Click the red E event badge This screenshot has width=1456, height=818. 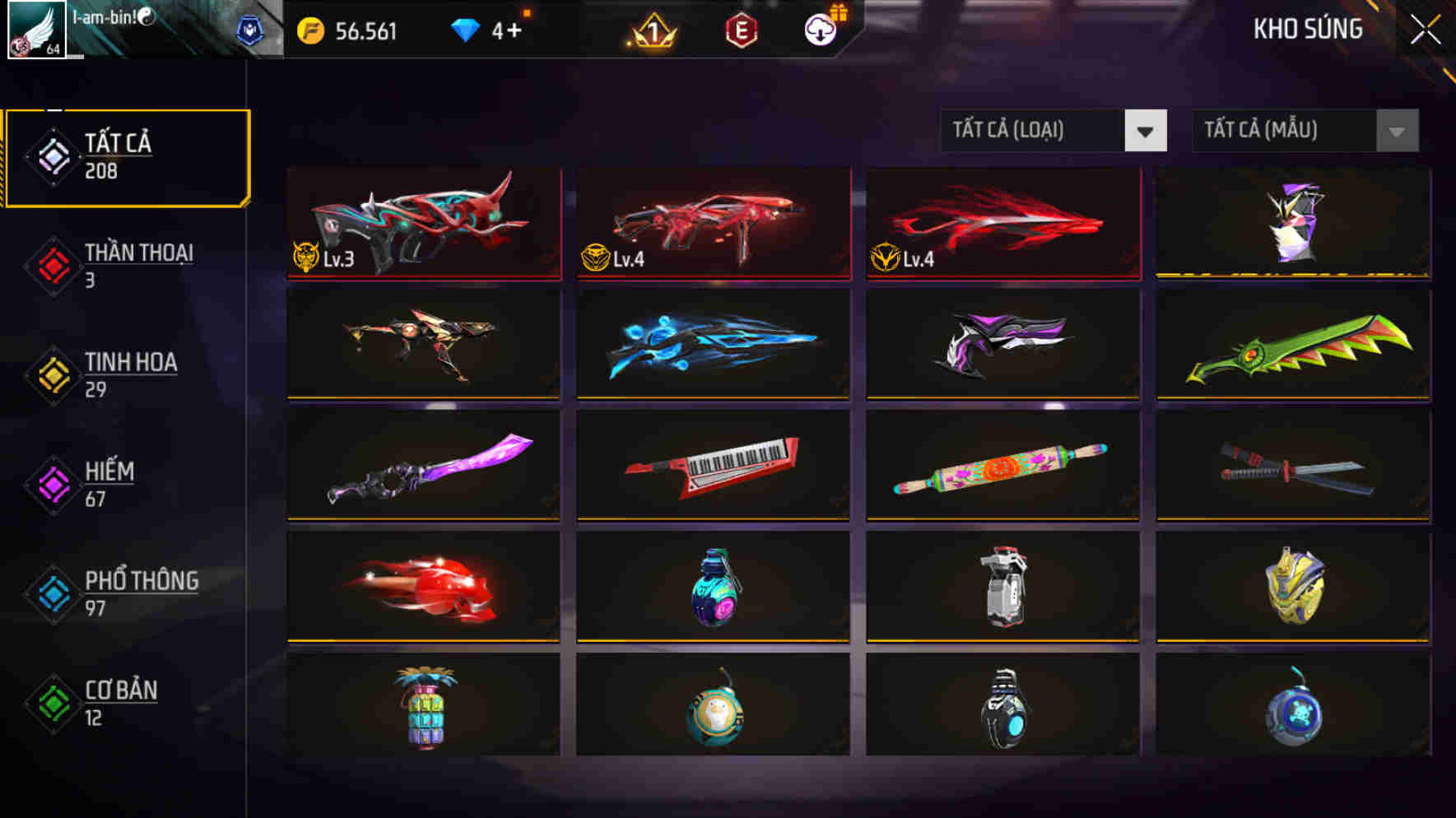pyautogui.click(x=739, y=32)
